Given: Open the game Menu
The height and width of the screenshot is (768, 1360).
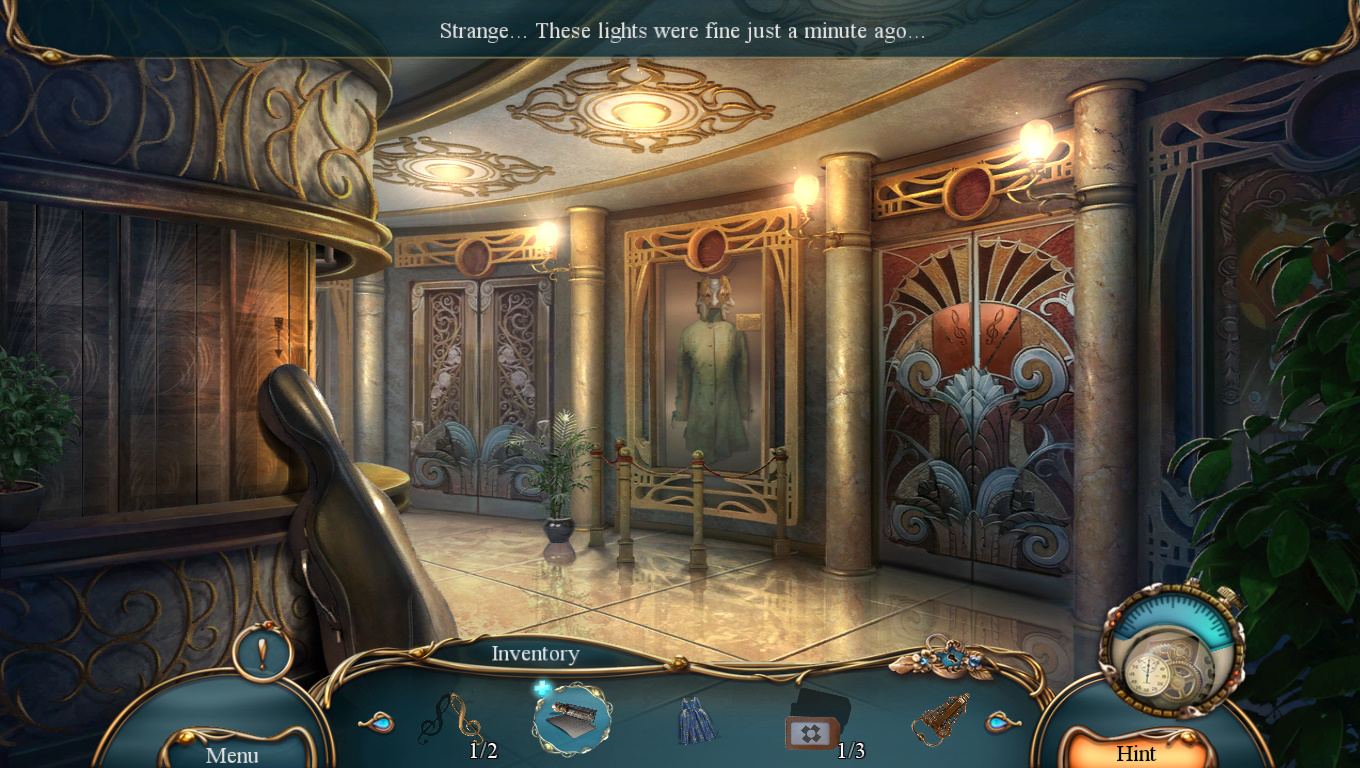Looking at the screenshot, I should [232, 753].
